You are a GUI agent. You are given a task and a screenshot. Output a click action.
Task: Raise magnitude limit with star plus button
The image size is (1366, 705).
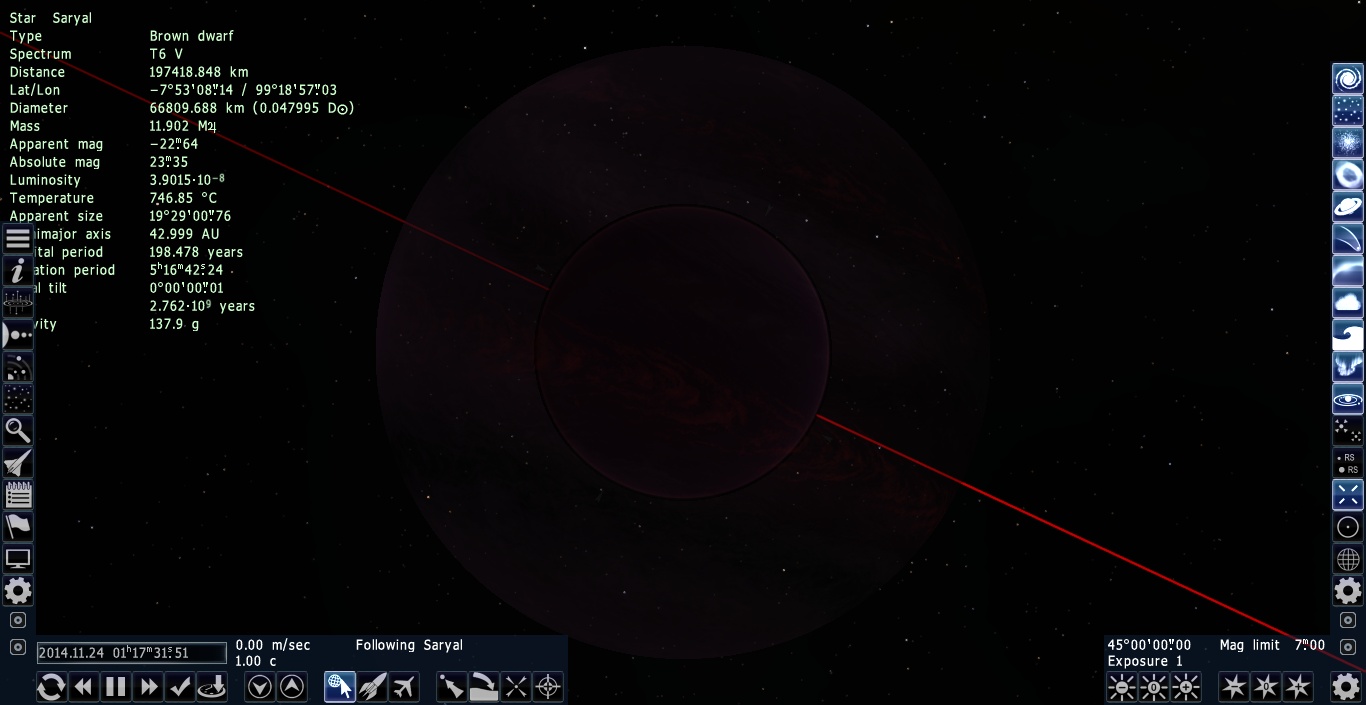pos(1298,687)
